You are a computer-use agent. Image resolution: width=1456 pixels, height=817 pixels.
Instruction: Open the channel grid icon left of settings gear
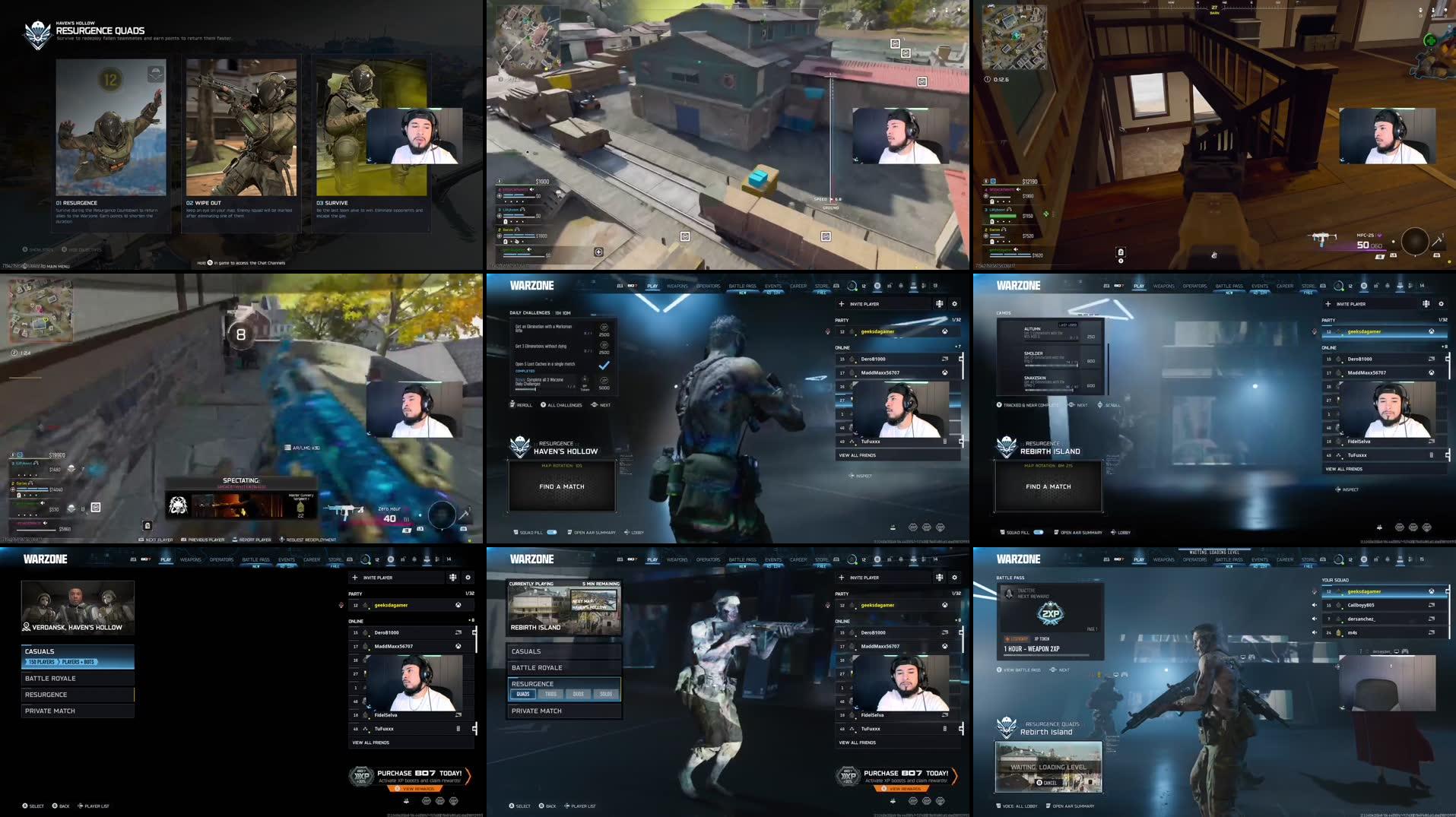point(939,304)
